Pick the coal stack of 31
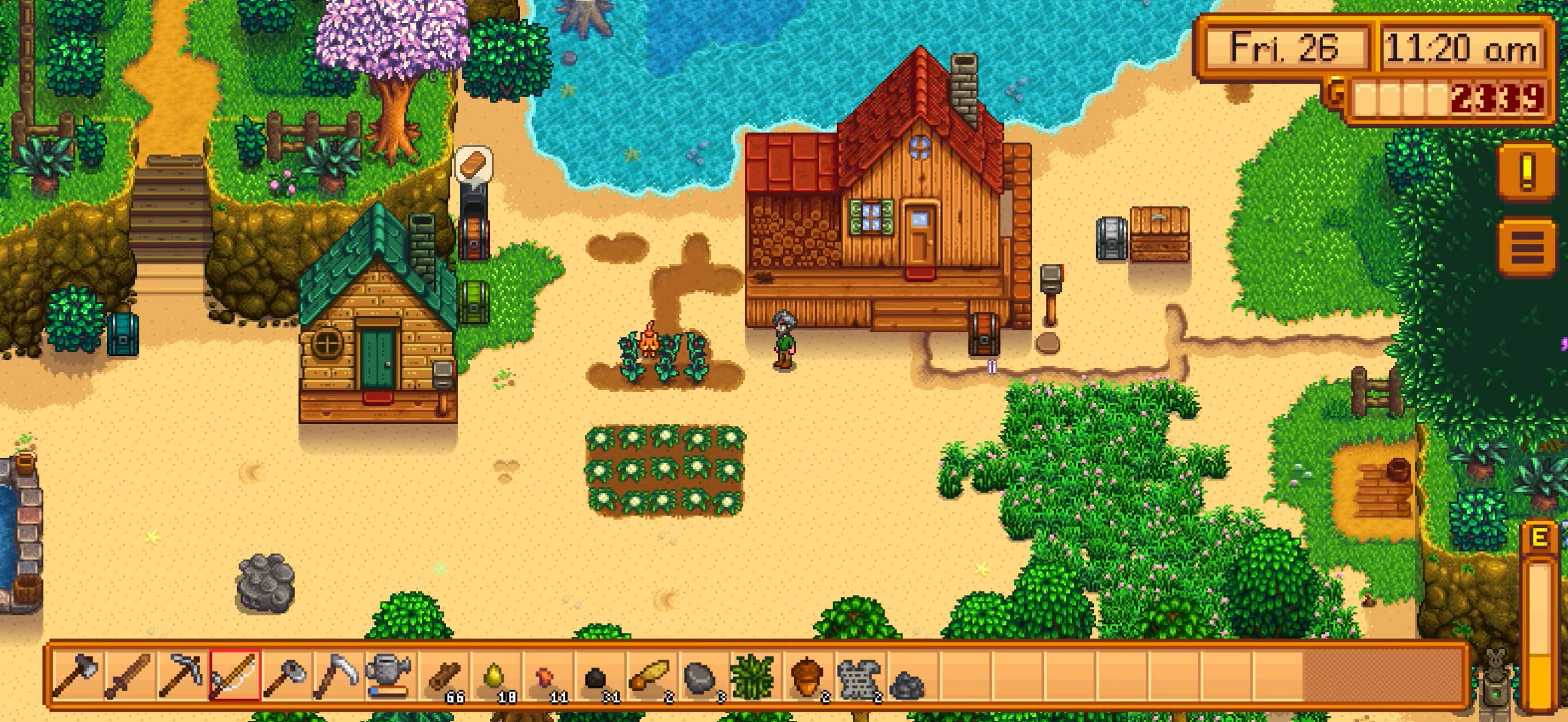Screen dimensions: 1568x722 coord(598,674)
